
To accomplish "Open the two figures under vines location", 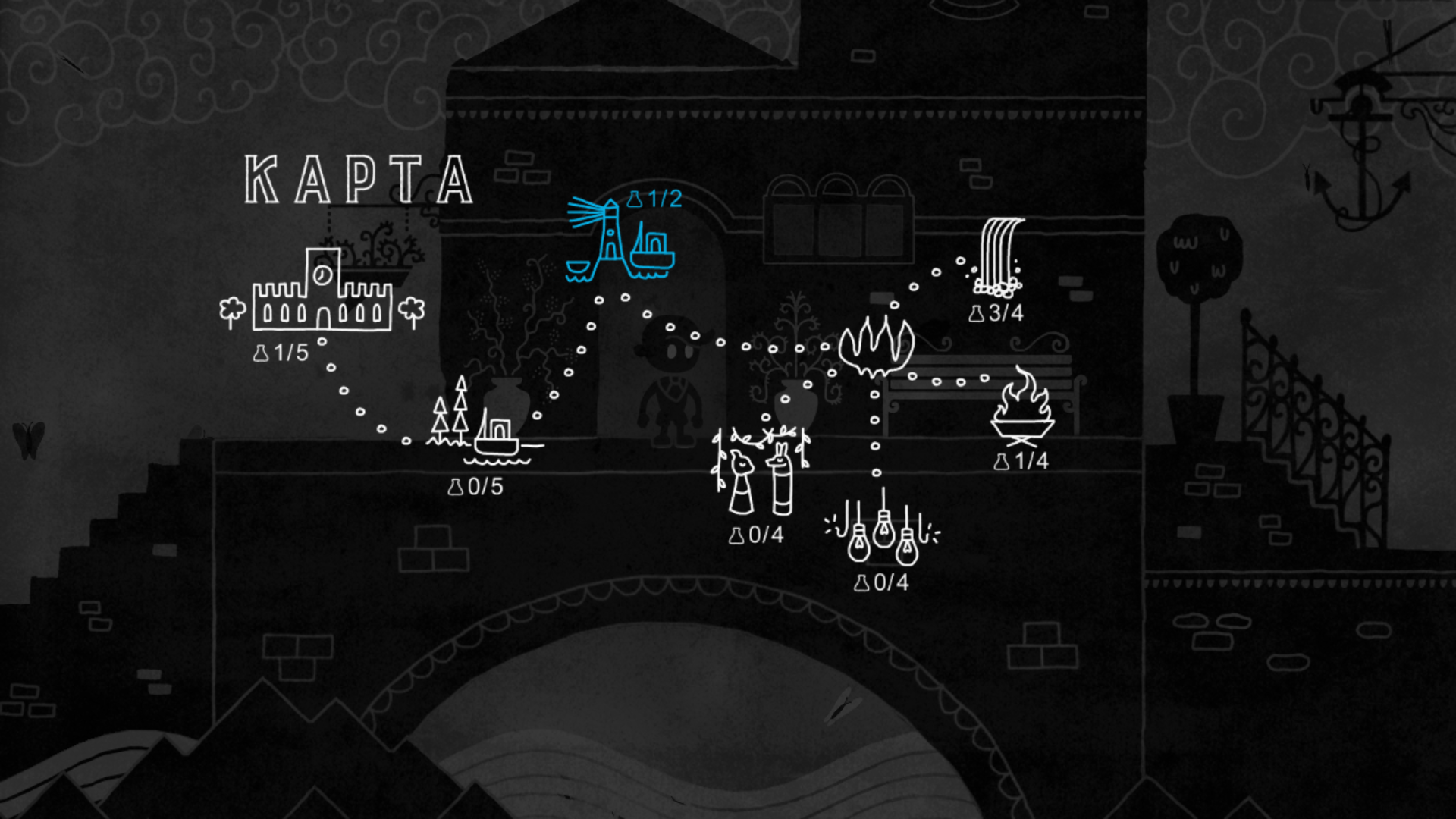I will (760, 471).
